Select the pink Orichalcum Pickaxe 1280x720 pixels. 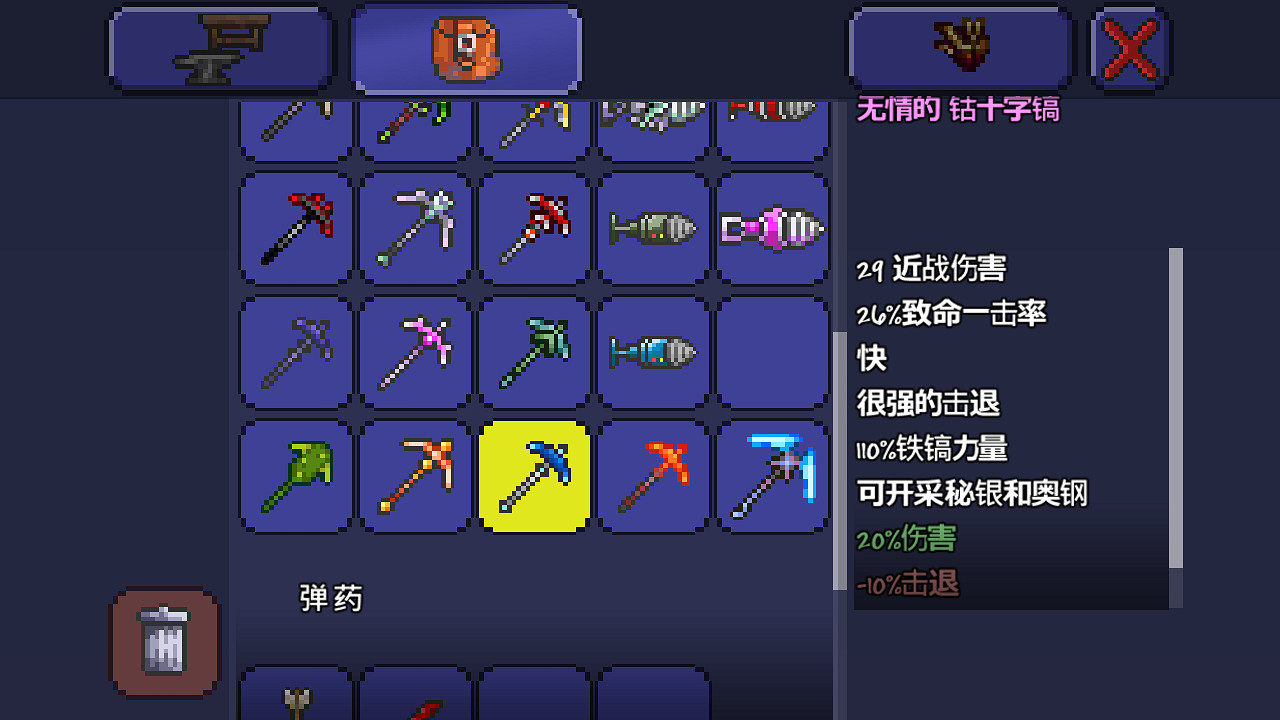coord(414,352)
